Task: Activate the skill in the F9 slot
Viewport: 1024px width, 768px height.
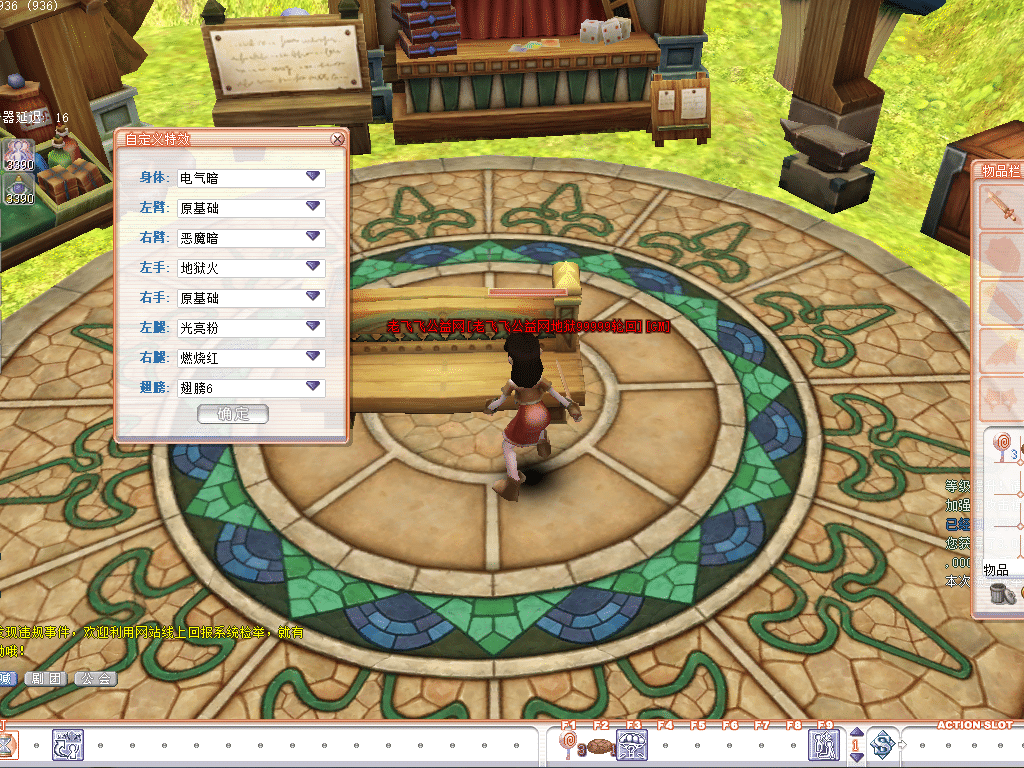Action: tap(825, 744)
